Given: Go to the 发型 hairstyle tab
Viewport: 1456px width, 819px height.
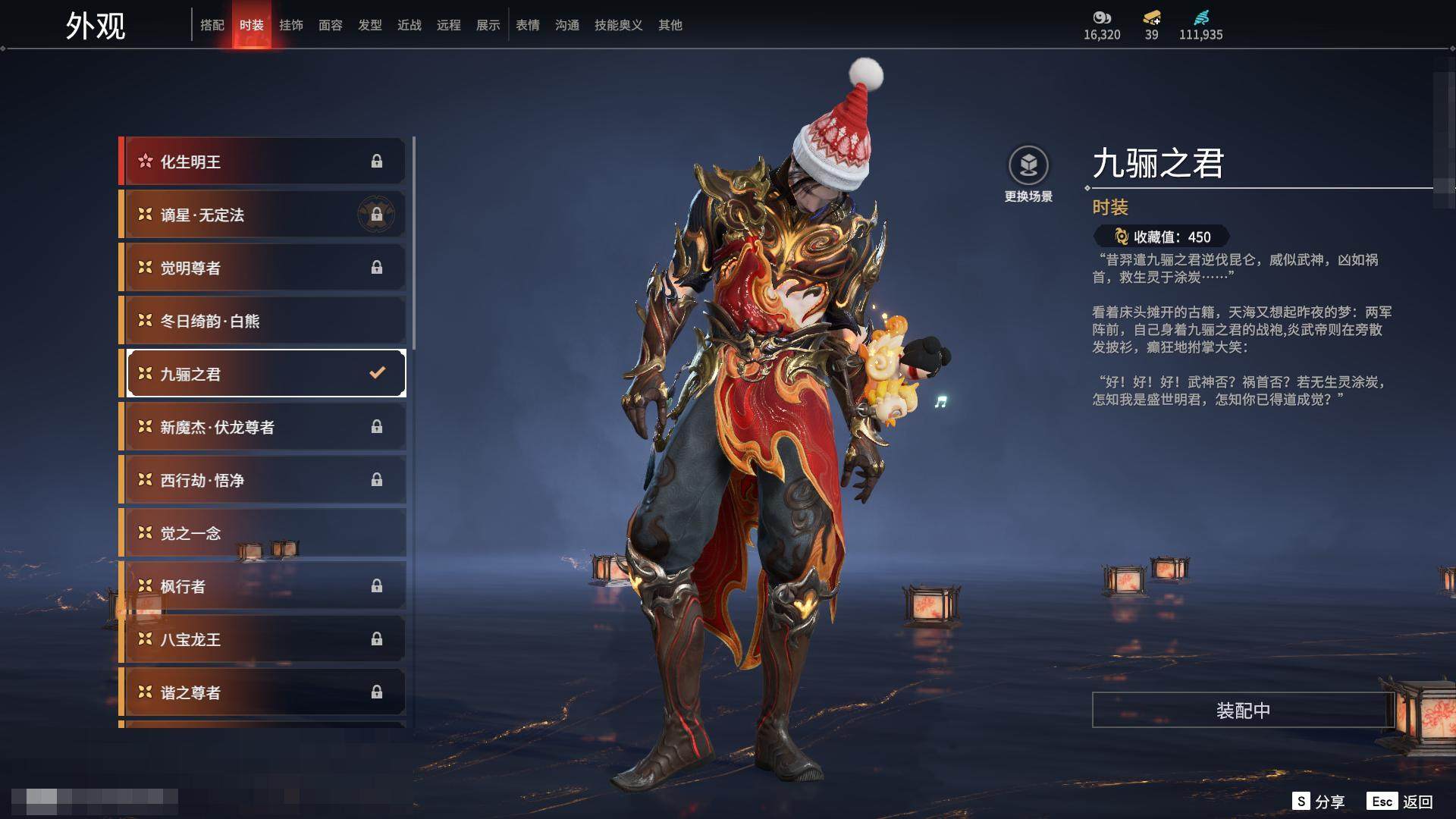Looking at the screenshot, I should (x=370, y=25).
